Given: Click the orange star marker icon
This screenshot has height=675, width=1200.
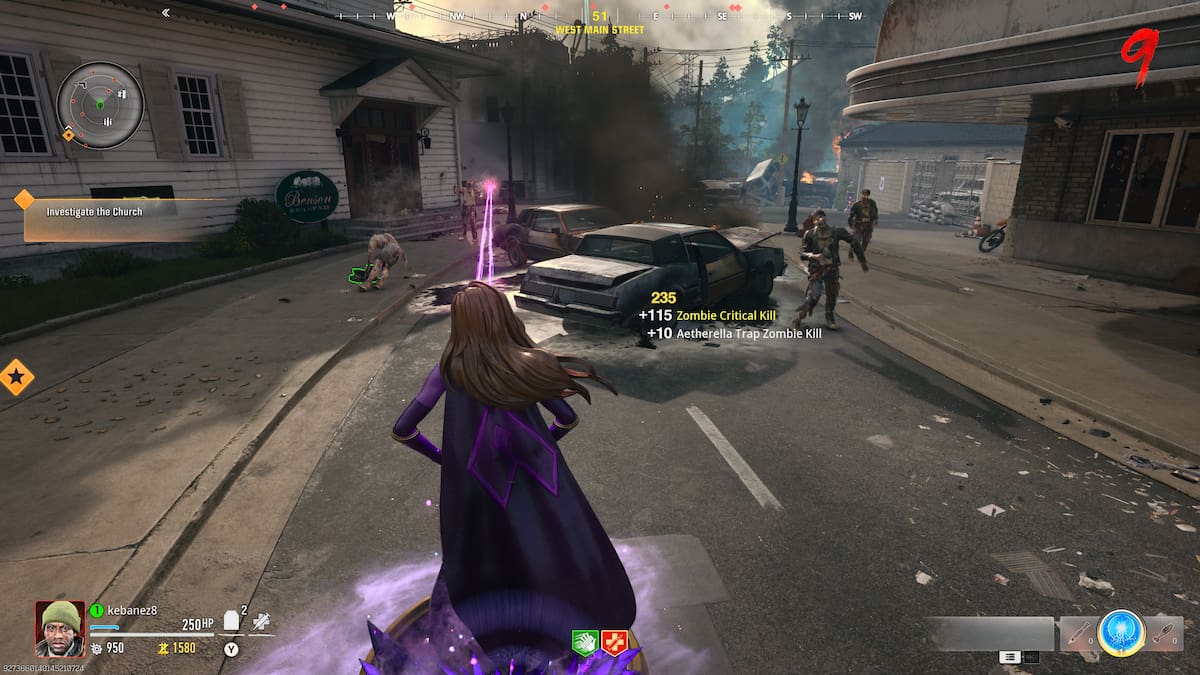Looking at the screenshot, I should tap(16, 377).
